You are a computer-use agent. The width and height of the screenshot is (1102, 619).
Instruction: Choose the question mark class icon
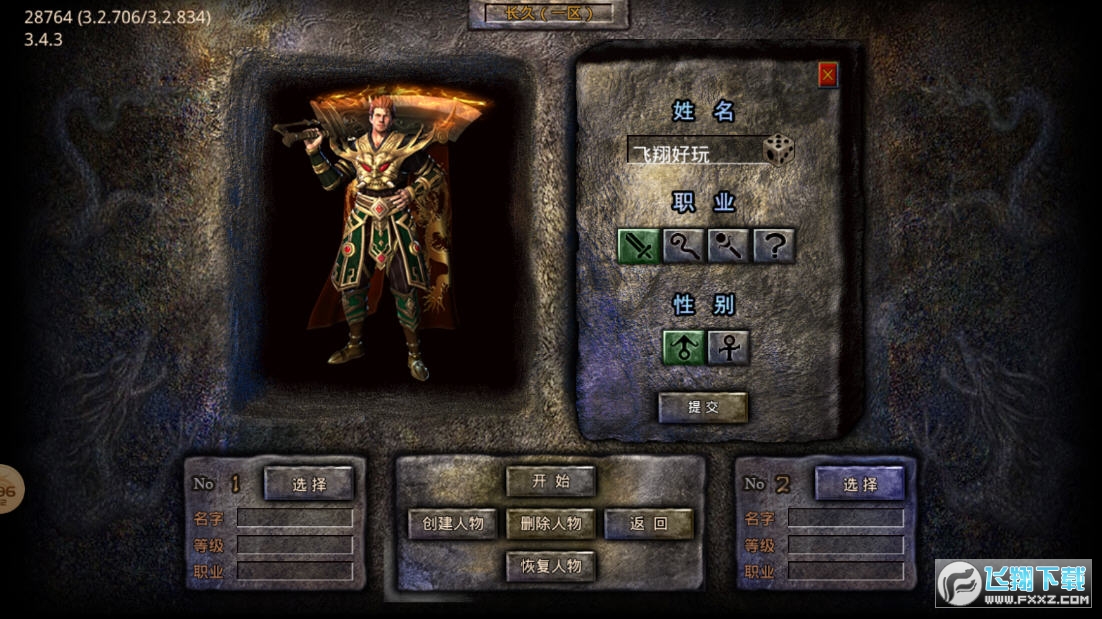pyautogui.click(x=774, y=245)
